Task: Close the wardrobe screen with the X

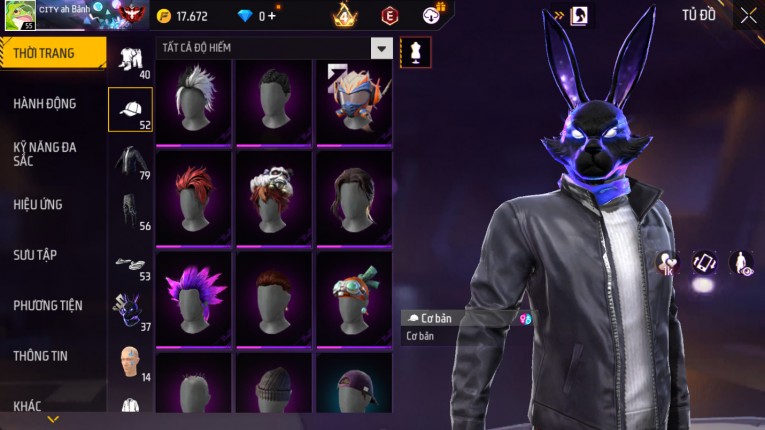Action: 748,15
